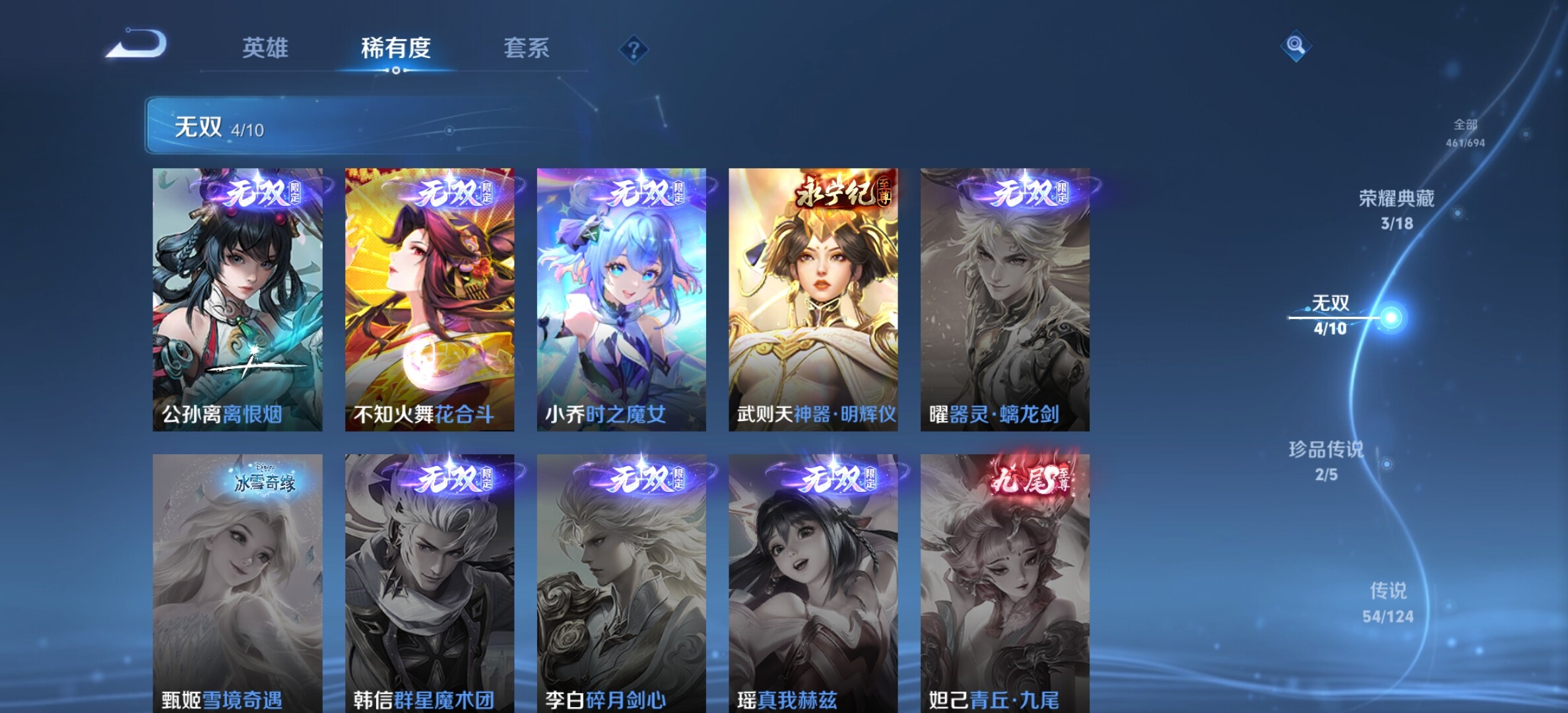Viewport: 1568px width, 713px height.
Task: Jump to 珍品传说 rarity section
Action: point(1326,460)
